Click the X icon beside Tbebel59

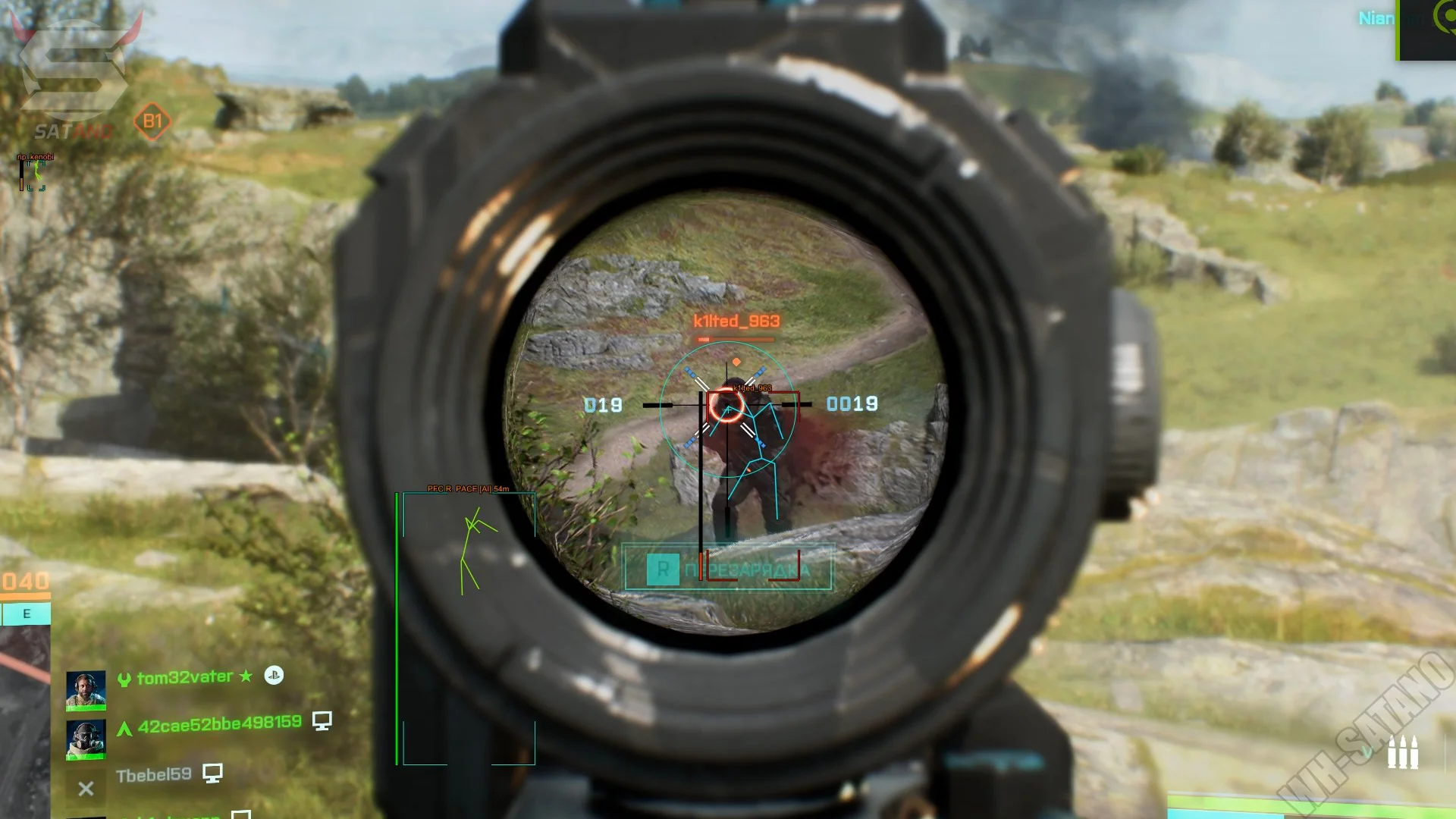point(86,789)
